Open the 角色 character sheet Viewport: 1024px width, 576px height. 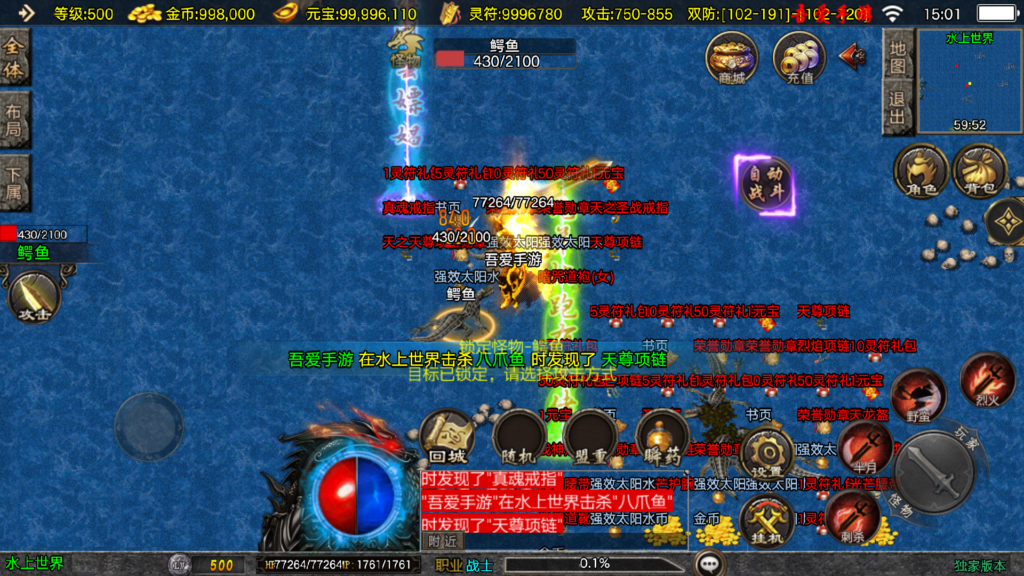920,171
